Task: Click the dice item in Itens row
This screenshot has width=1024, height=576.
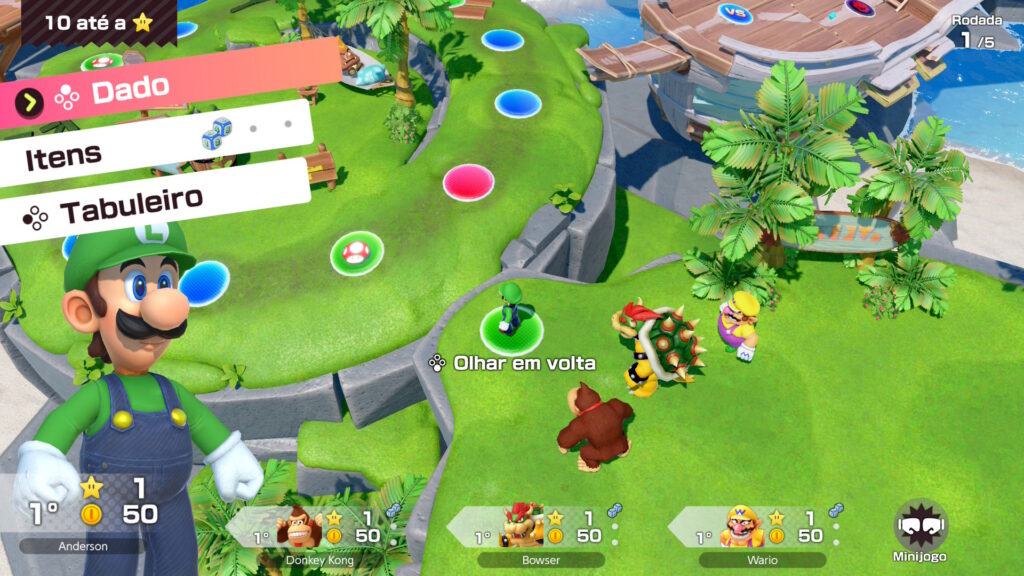Action: tap(217, 133)
